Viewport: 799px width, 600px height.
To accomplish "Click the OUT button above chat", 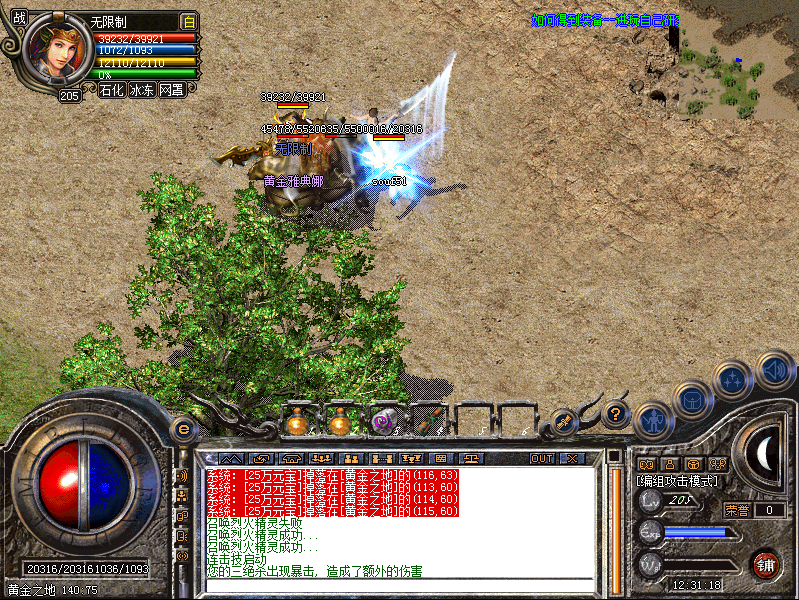I will [541, 458].
